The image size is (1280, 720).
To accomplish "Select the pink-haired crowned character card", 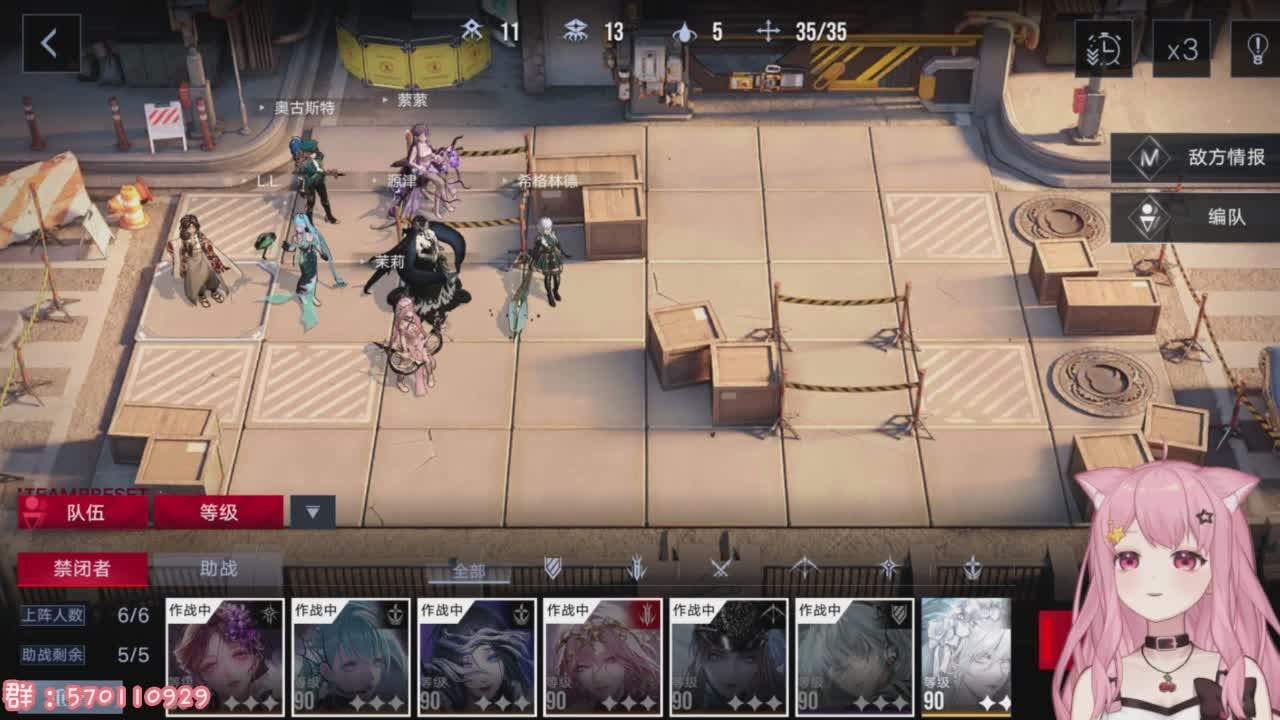I will (x=602, y=657).
